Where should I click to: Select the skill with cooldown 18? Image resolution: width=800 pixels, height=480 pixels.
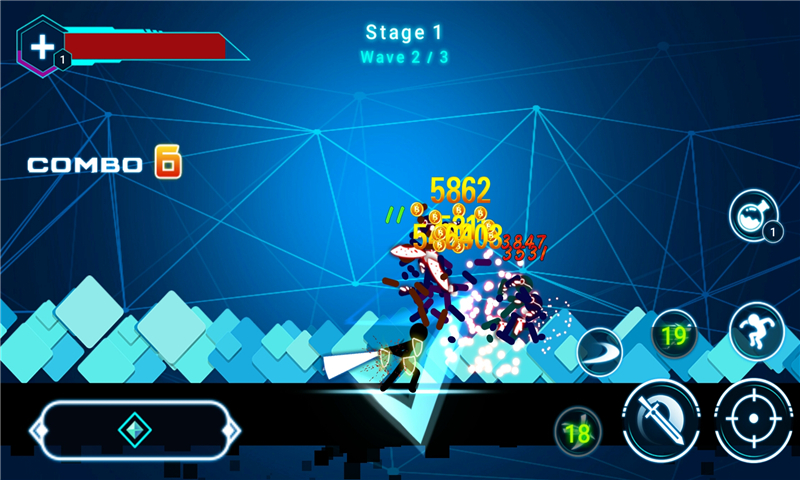(578, 432)
